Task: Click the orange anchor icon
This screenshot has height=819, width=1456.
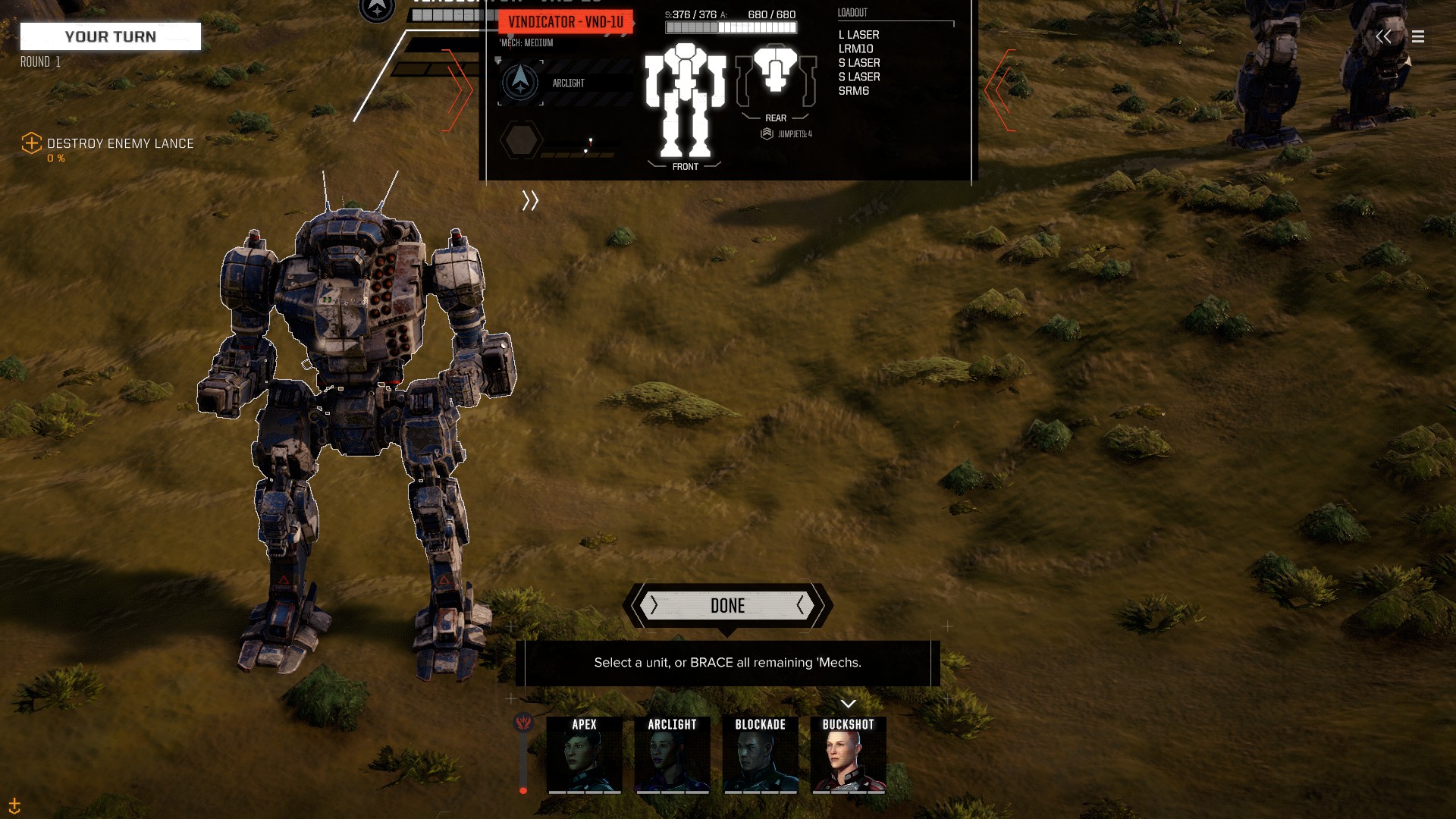Action: [x=14, y=805]
